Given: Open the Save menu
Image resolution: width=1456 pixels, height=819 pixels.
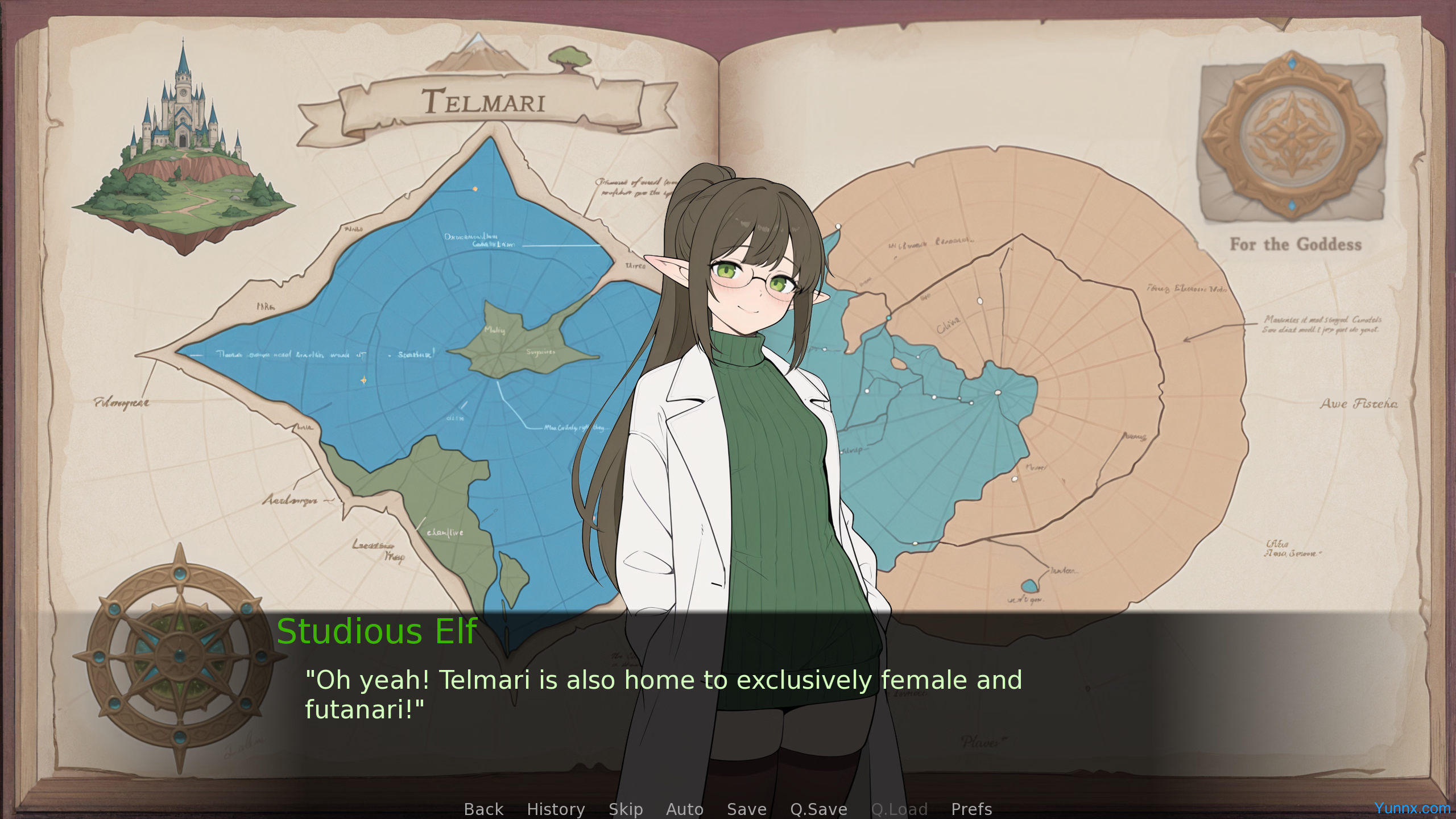Looking at the screenshot, I should click(746, 809).
